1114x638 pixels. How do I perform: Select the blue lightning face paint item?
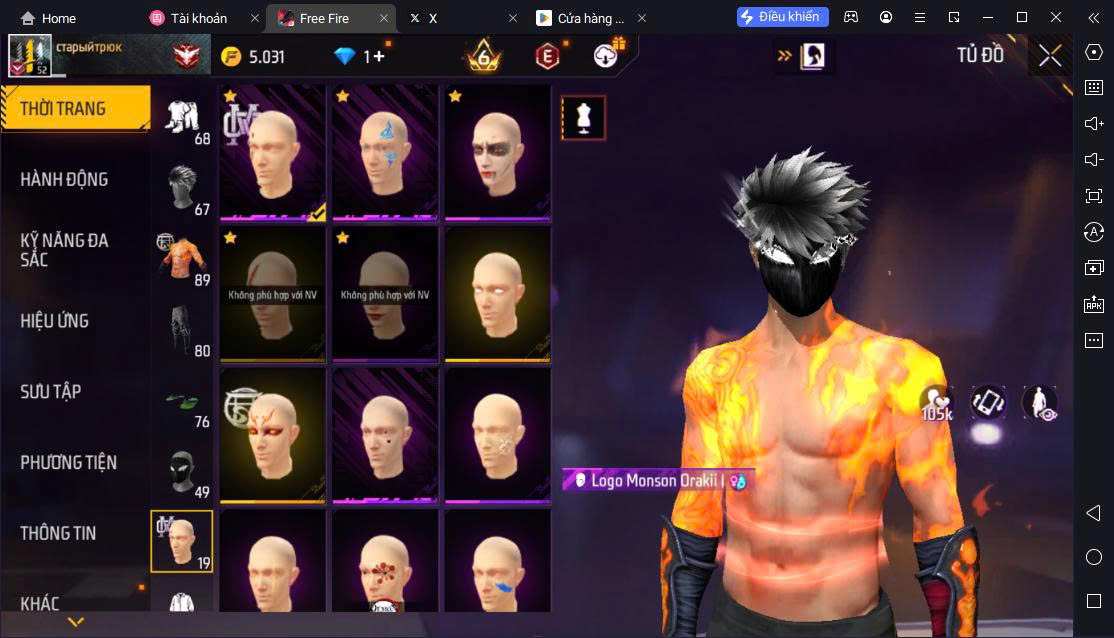point(385,153)
